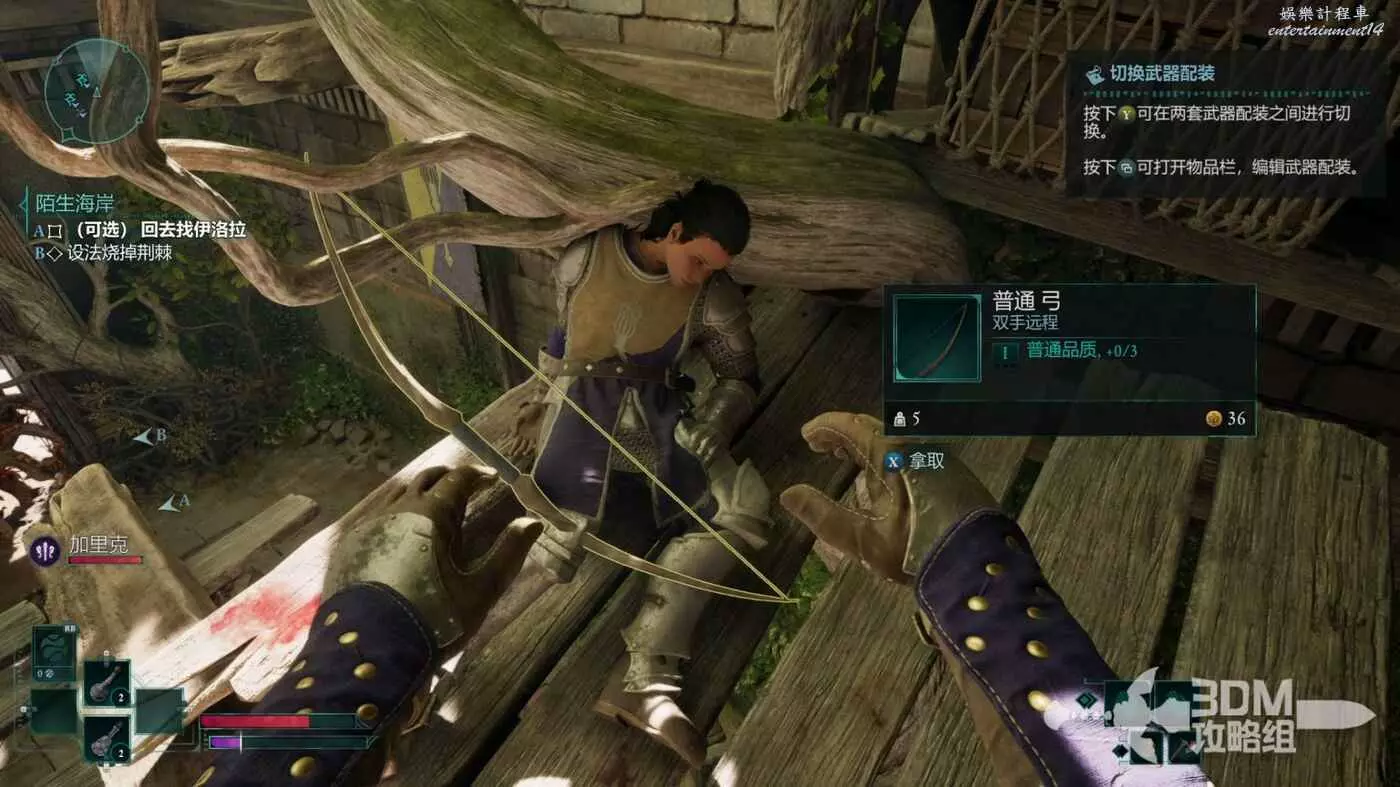1400x787 pixels.
Task: Click the 普通 弓 bow thumbnail
Action: [937, 337]
